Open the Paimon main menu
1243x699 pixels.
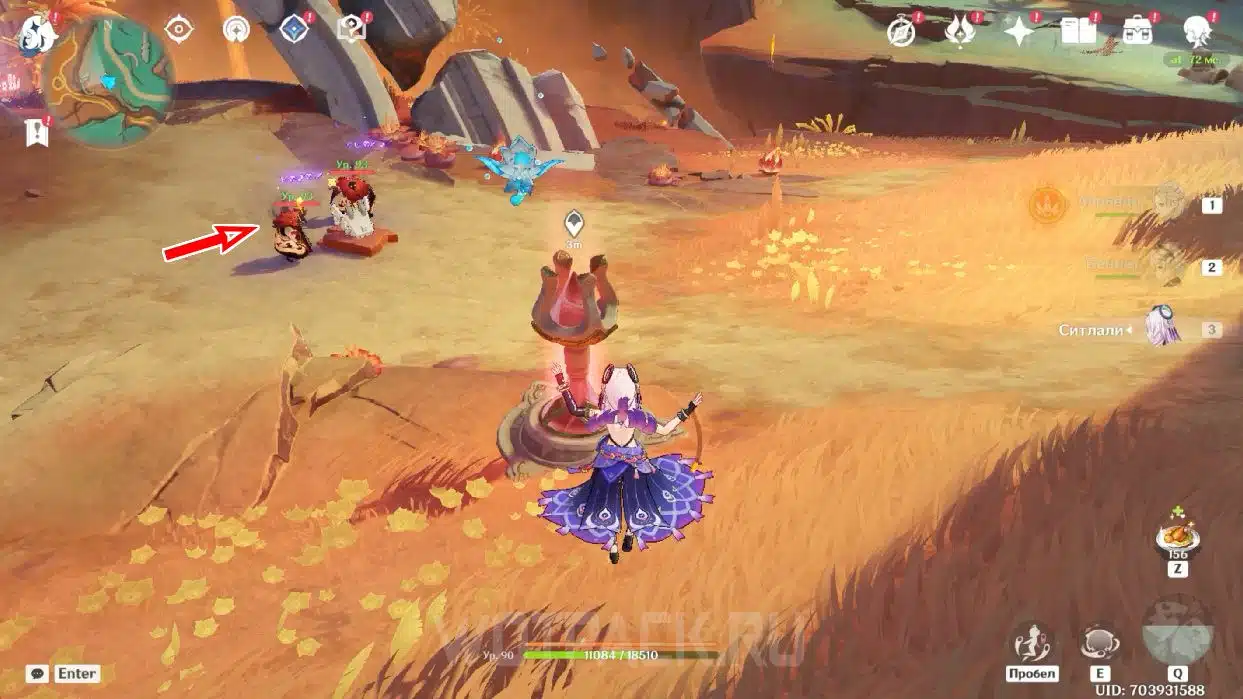point(37,32)
